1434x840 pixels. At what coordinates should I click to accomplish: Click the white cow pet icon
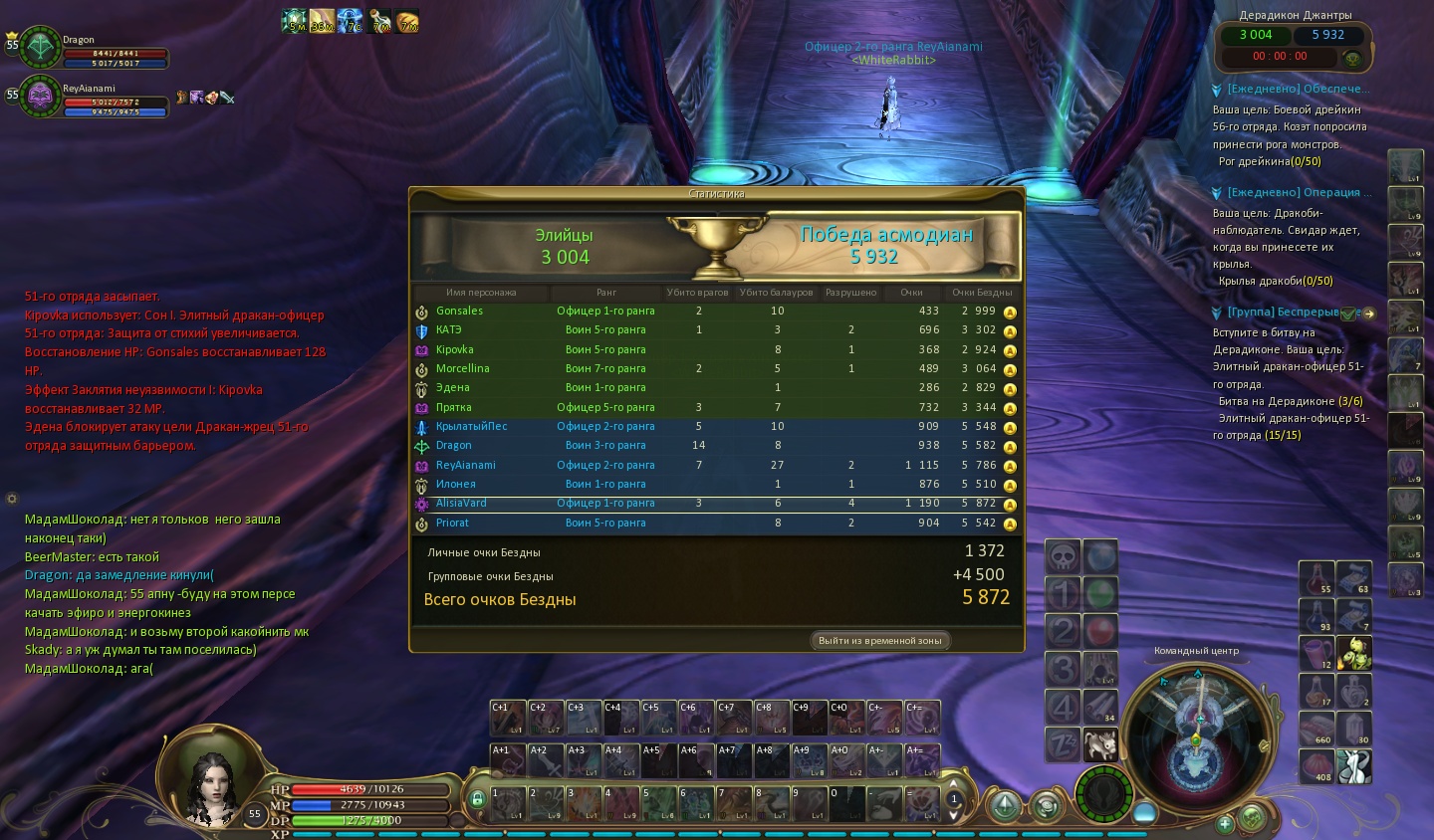click(x=1101, y=742)
